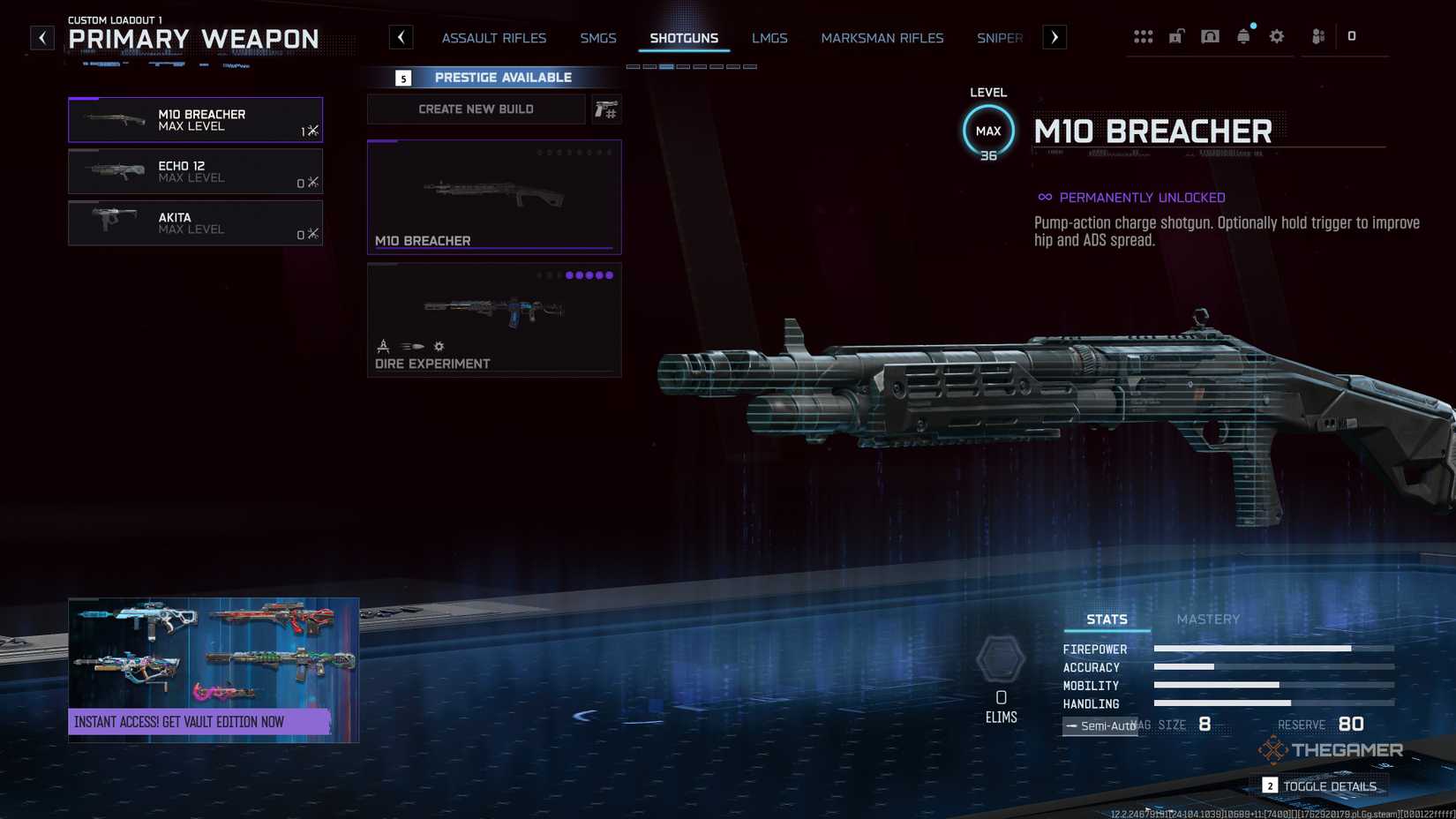Open the settings gear icon
This screenshot has width=1456, height=819.
coord(1277,36)
